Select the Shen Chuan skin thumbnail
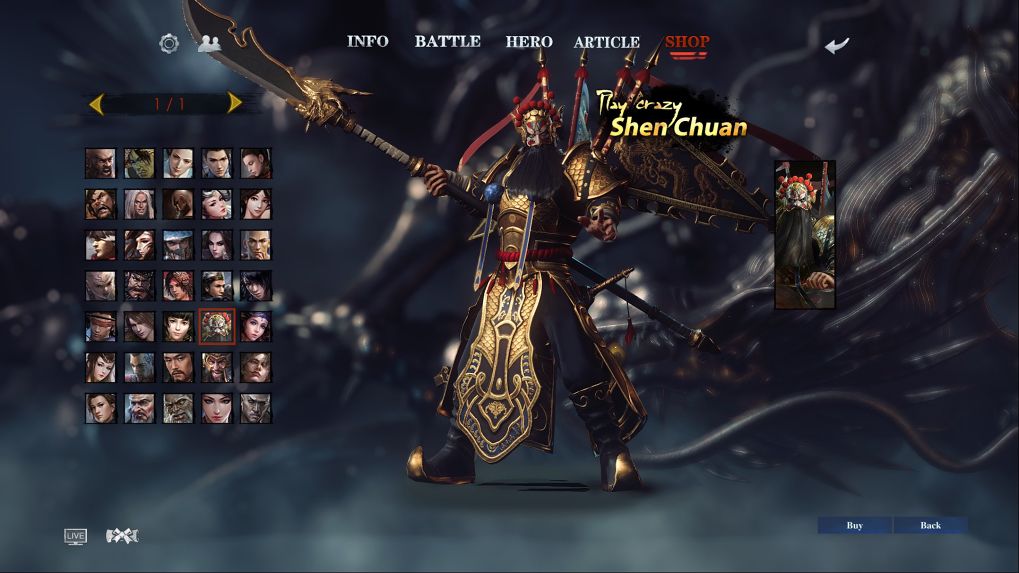 pyautogui.click(x=804, y=234)
